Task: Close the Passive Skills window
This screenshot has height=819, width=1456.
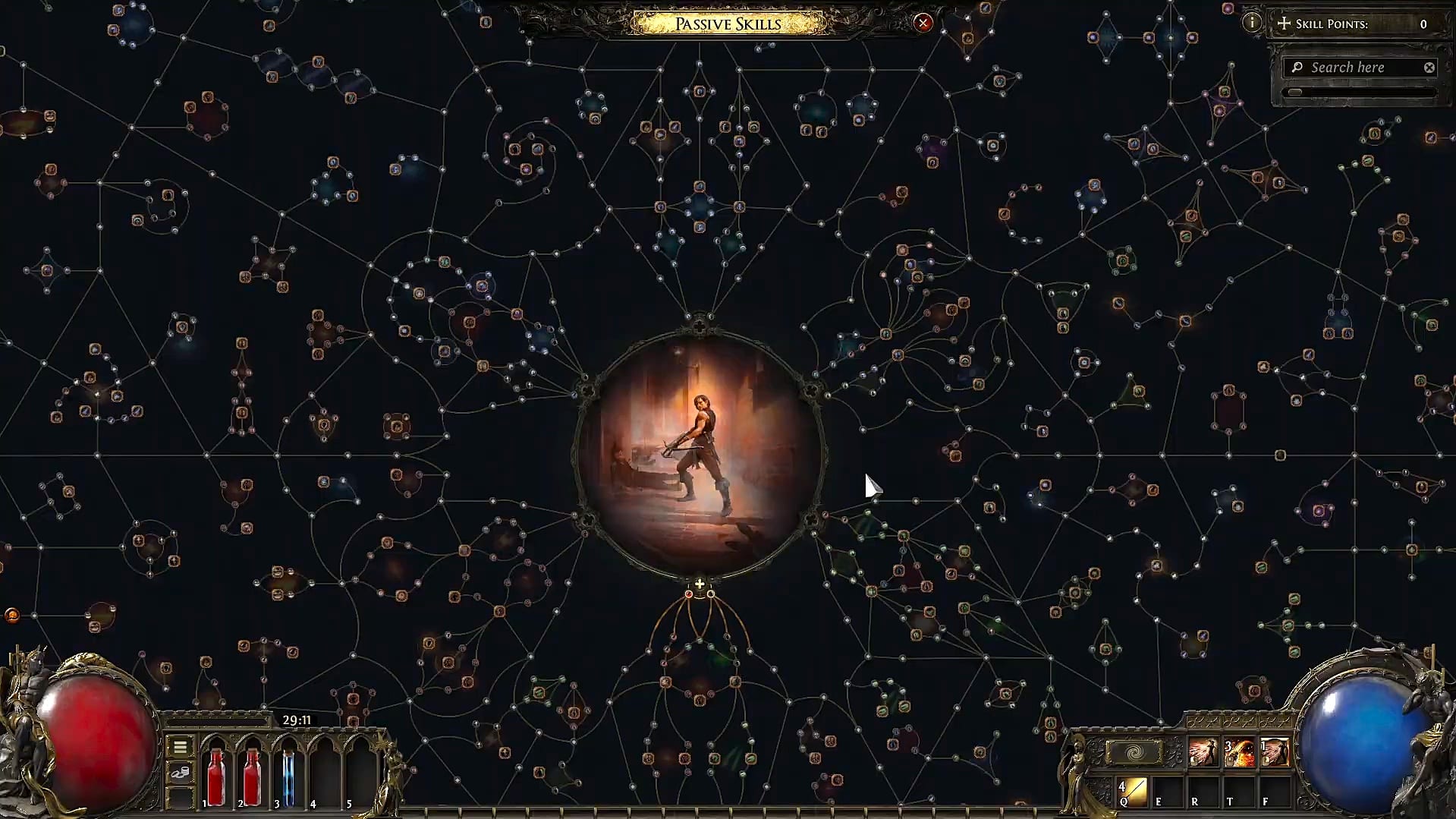Action: point(923,23)
